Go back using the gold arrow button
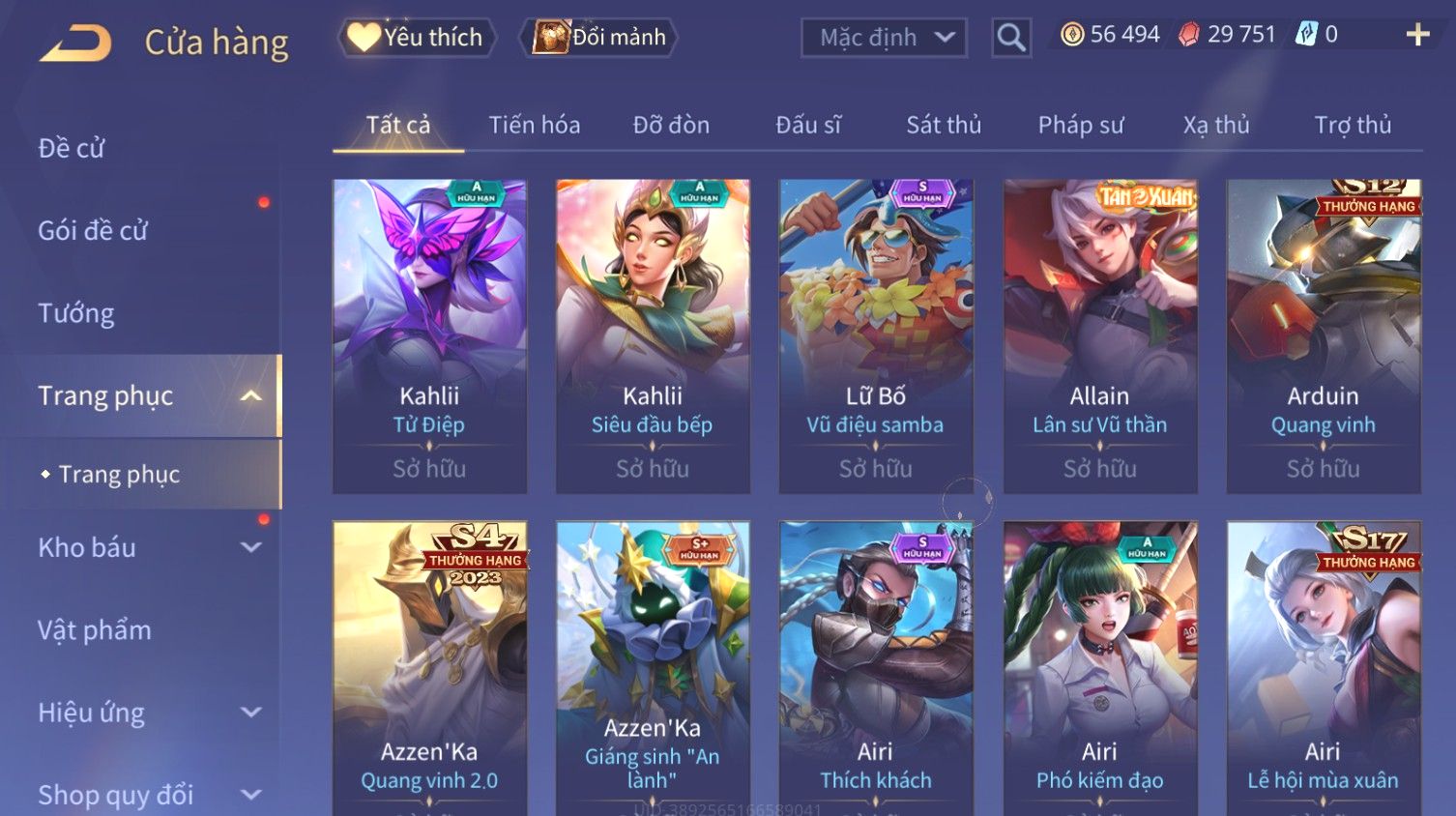Screen dimensions: 1456x816 75,44
